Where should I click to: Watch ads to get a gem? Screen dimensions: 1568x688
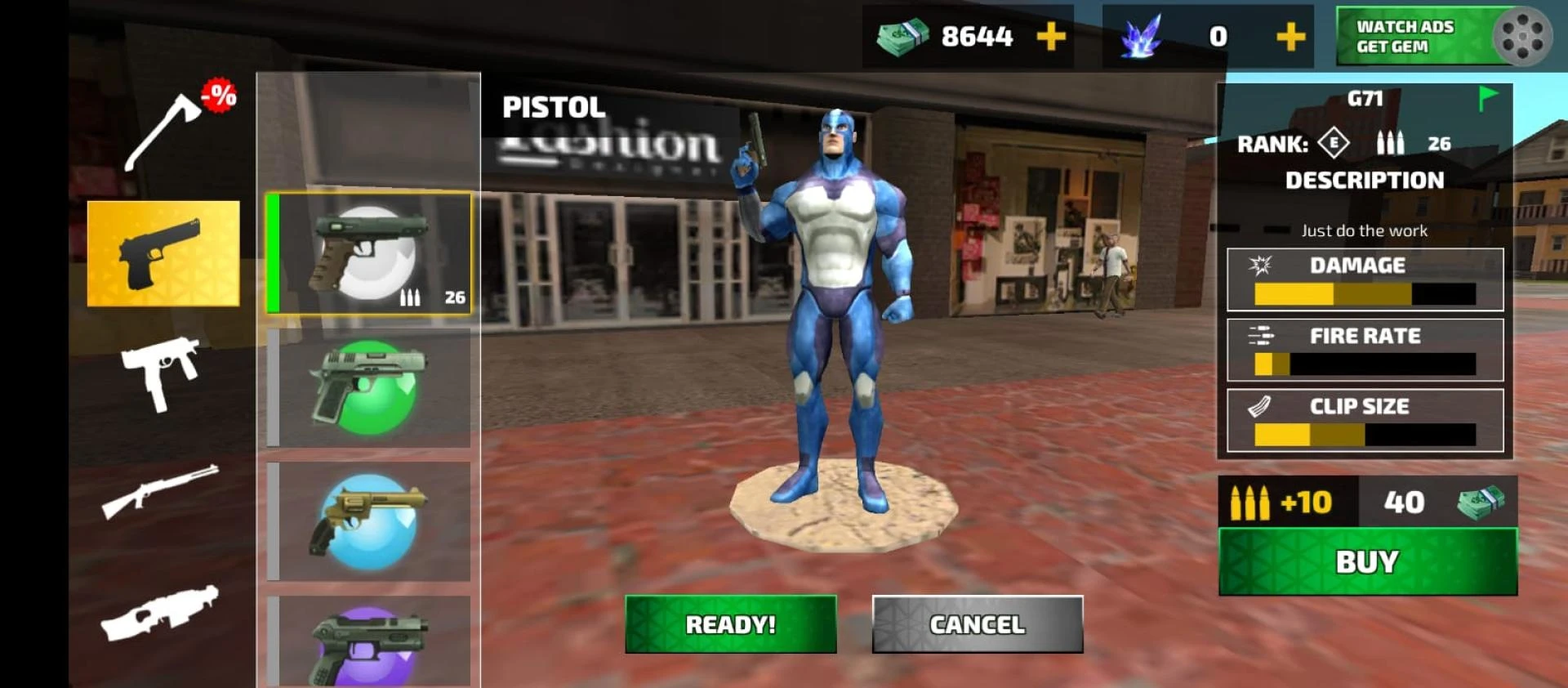(x=1442, y=37)
